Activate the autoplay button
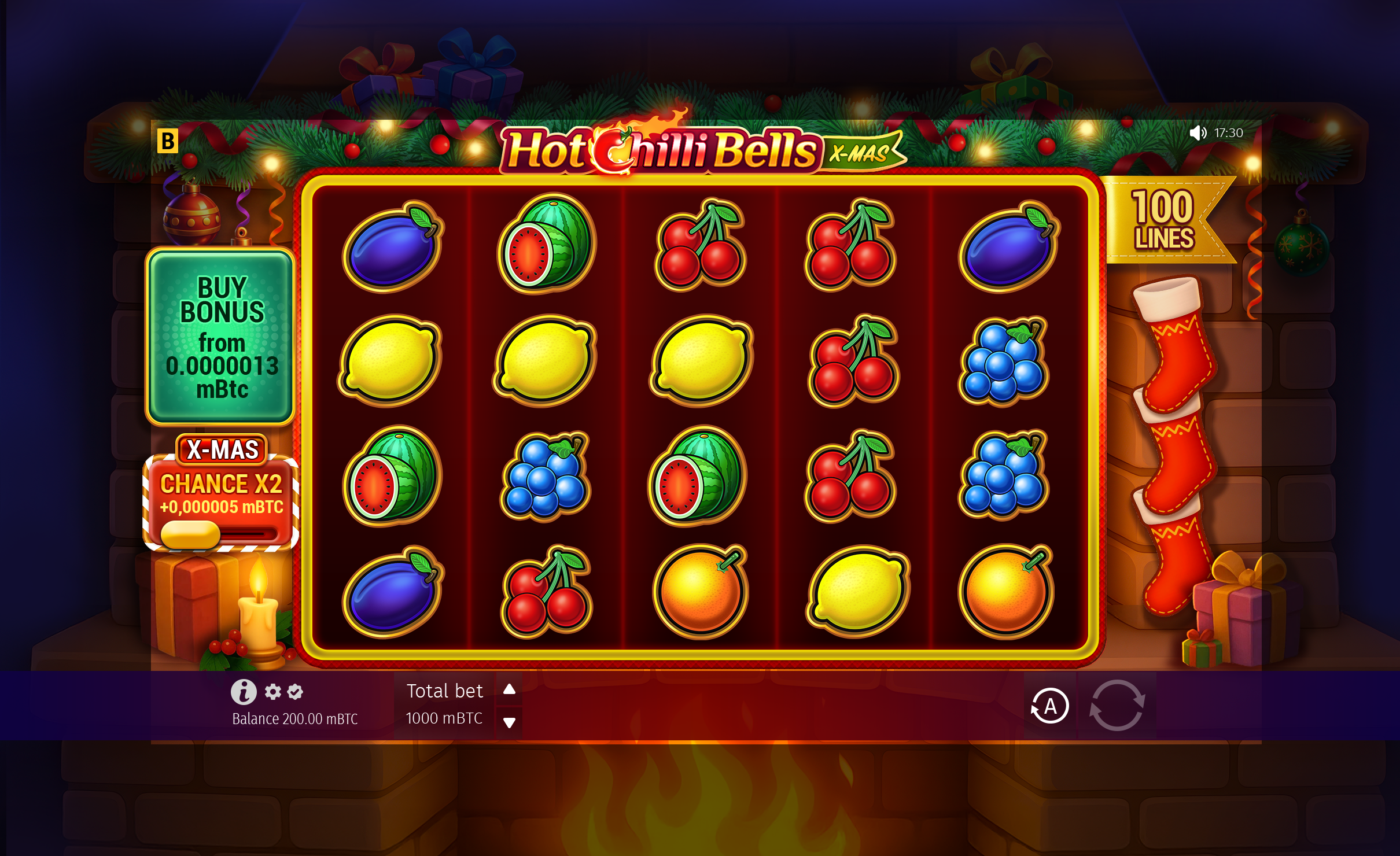The width and height of the screenshot is (1400, 856). pos(1049,706)
